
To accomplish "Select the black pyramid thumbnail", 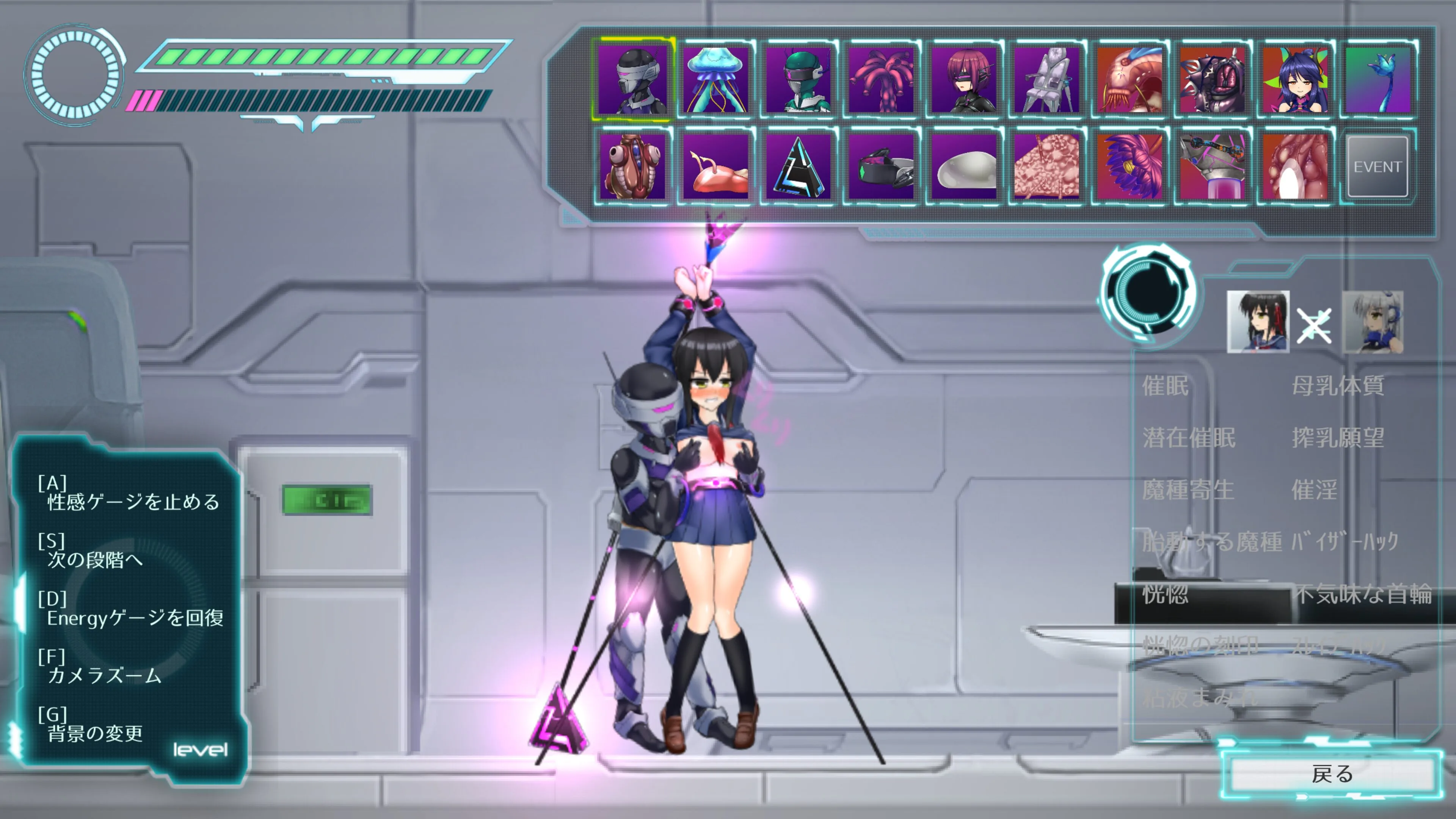I will [798, 167].
